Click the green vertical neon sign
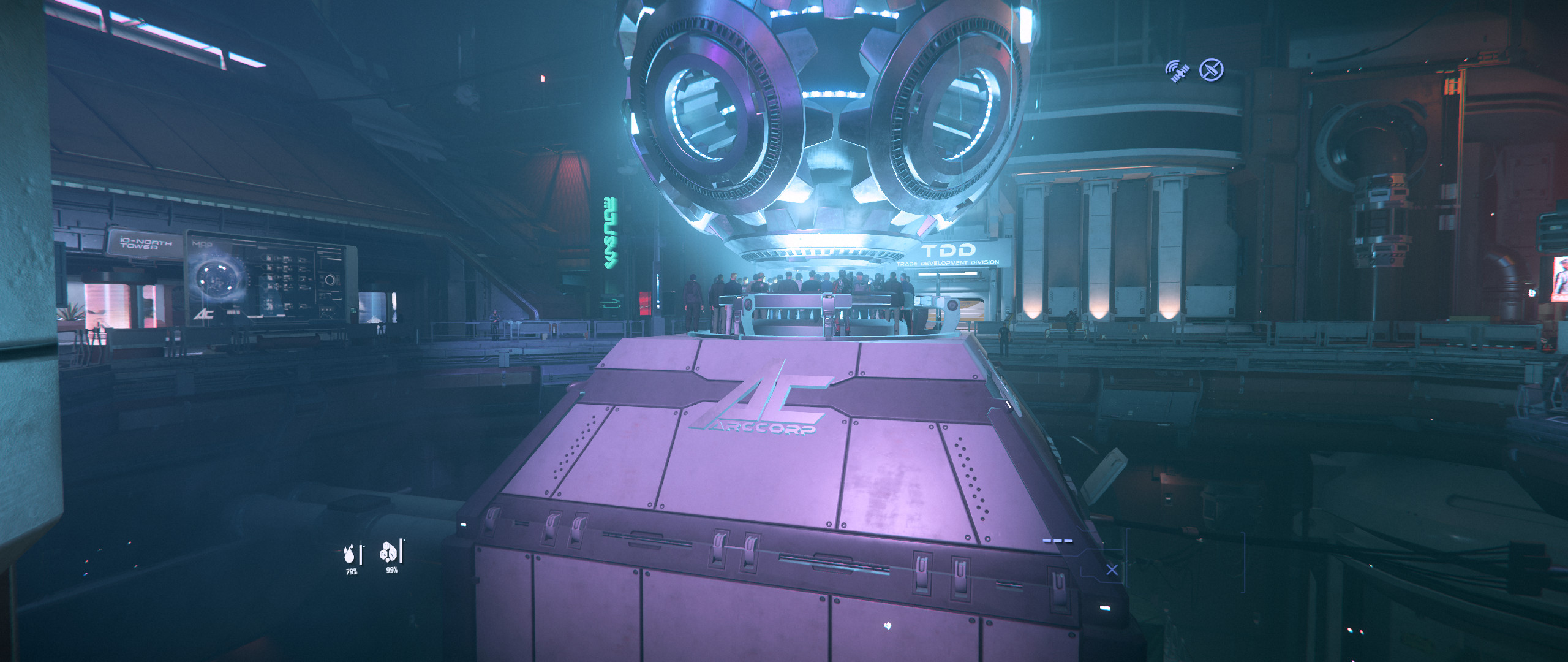The image size is (1568, 662). (611, 233)
